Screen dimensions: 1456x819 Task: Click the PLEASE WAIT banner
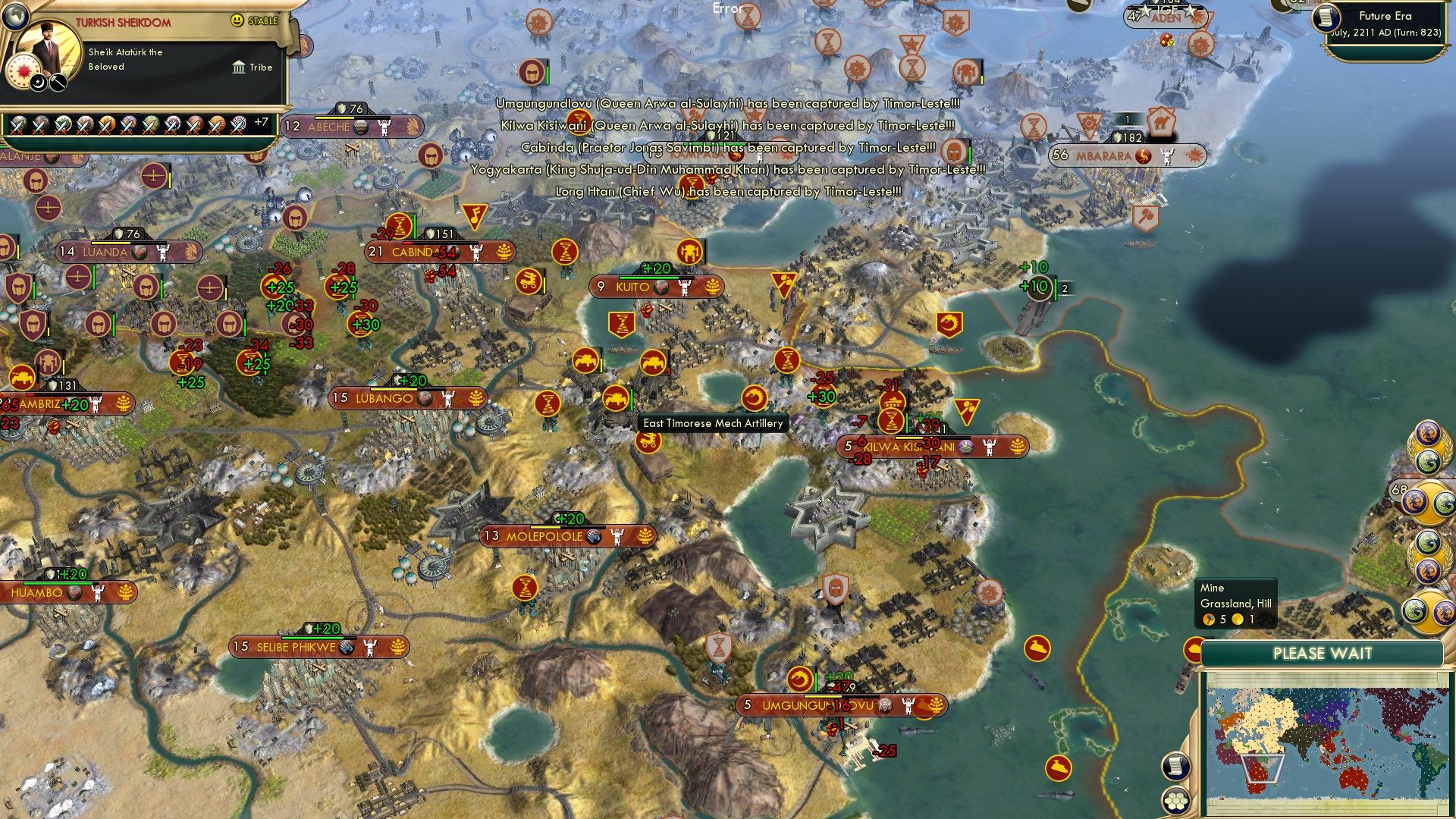(x=1323, y=654)
